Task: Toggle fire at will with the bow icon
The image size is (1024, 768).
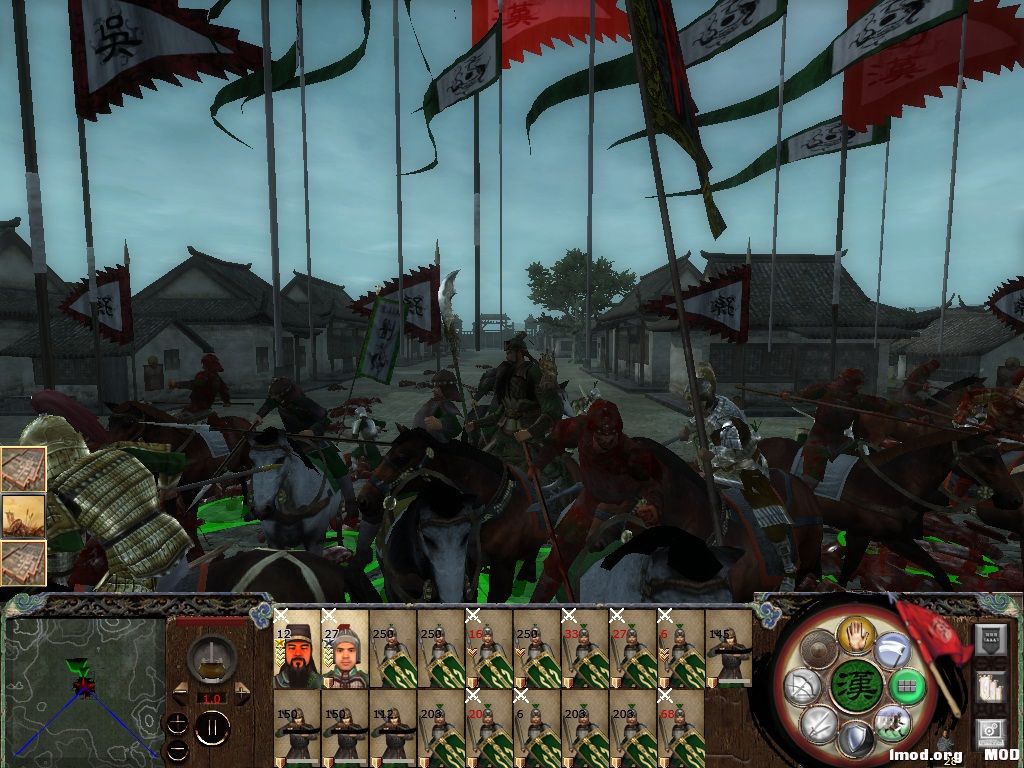Action: pyautogui.click(x=804, y=686)
